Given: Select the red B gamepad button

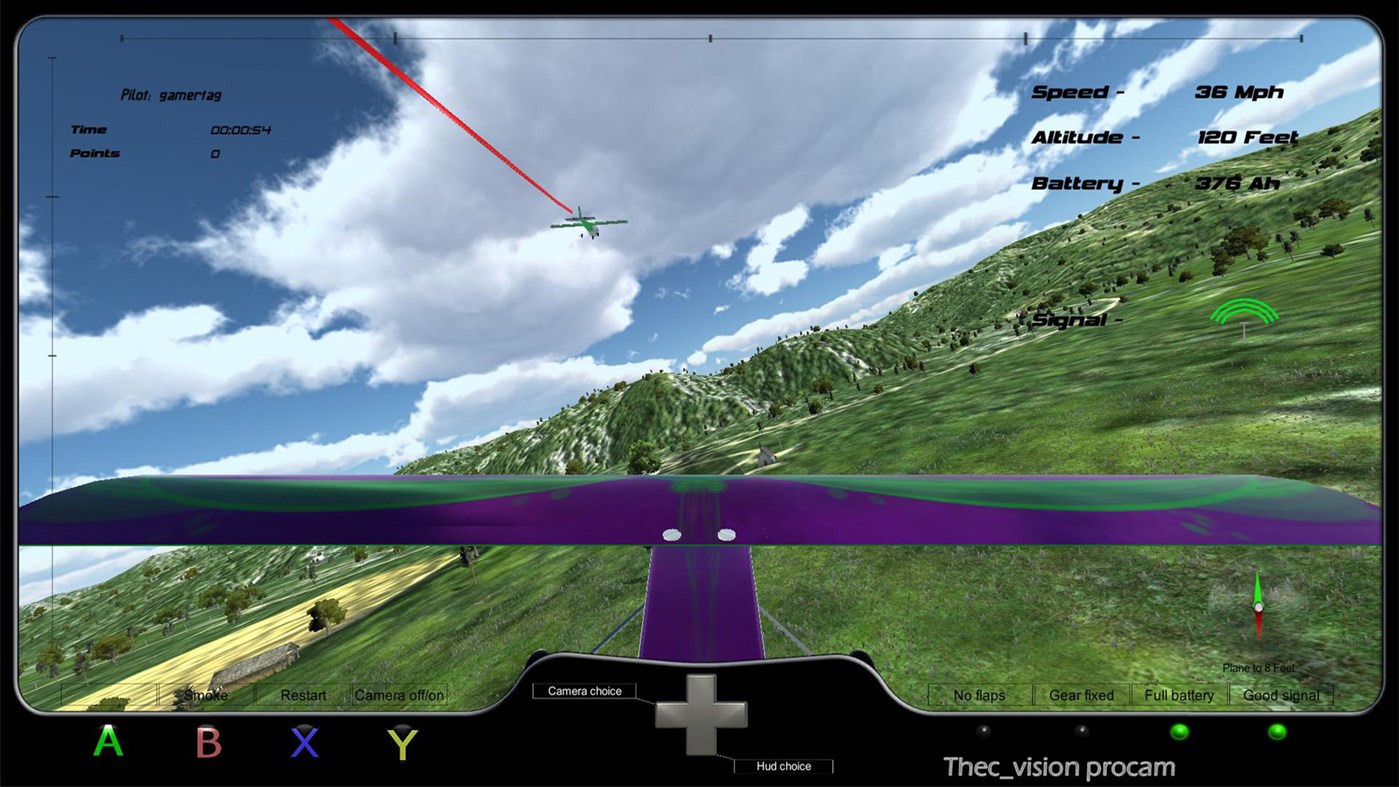Looking at the screenshot, I should [x=206, y=743].
